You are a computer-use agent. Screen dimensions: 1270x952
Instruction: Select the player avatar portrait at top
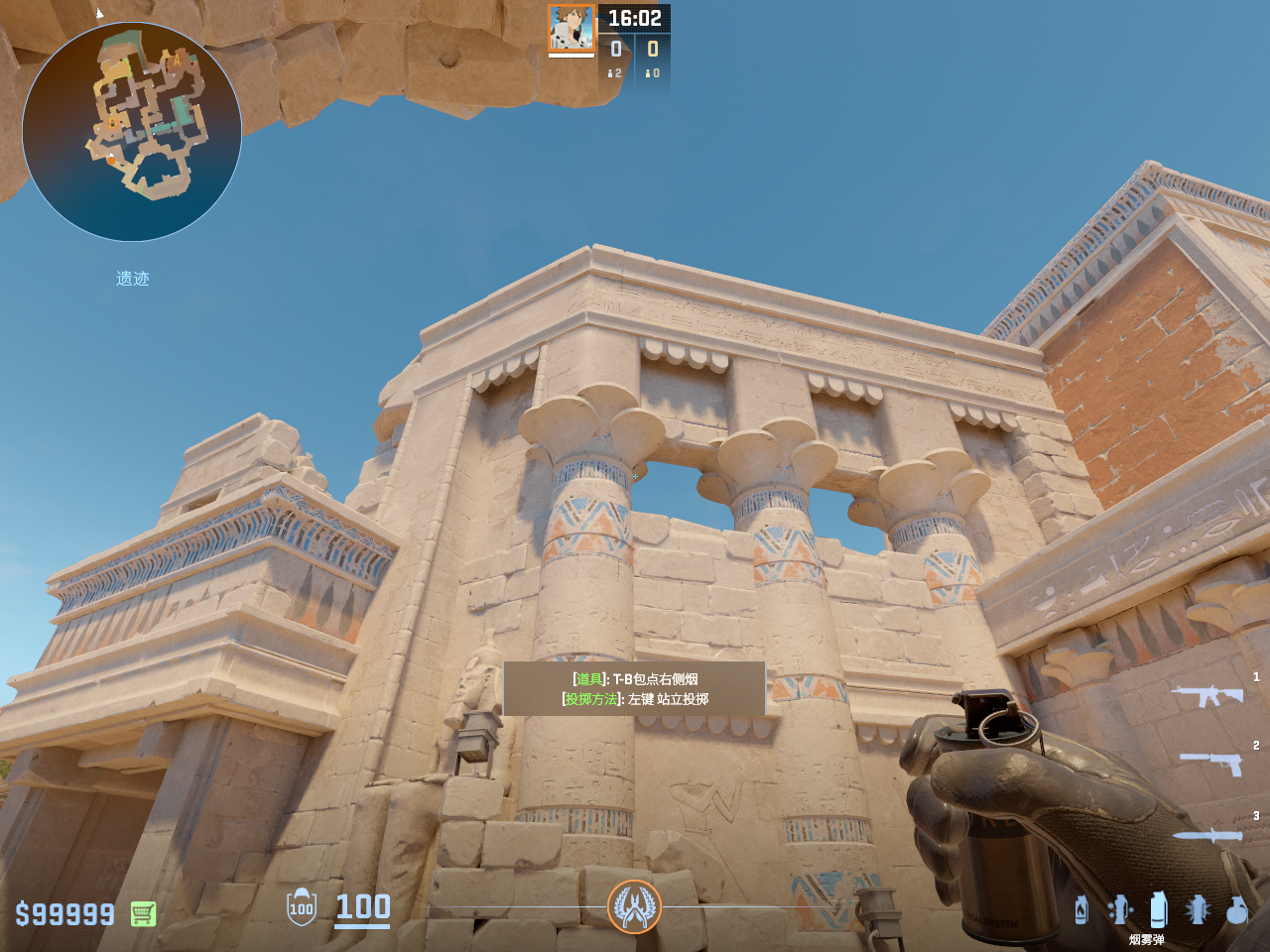click(571, 28)
